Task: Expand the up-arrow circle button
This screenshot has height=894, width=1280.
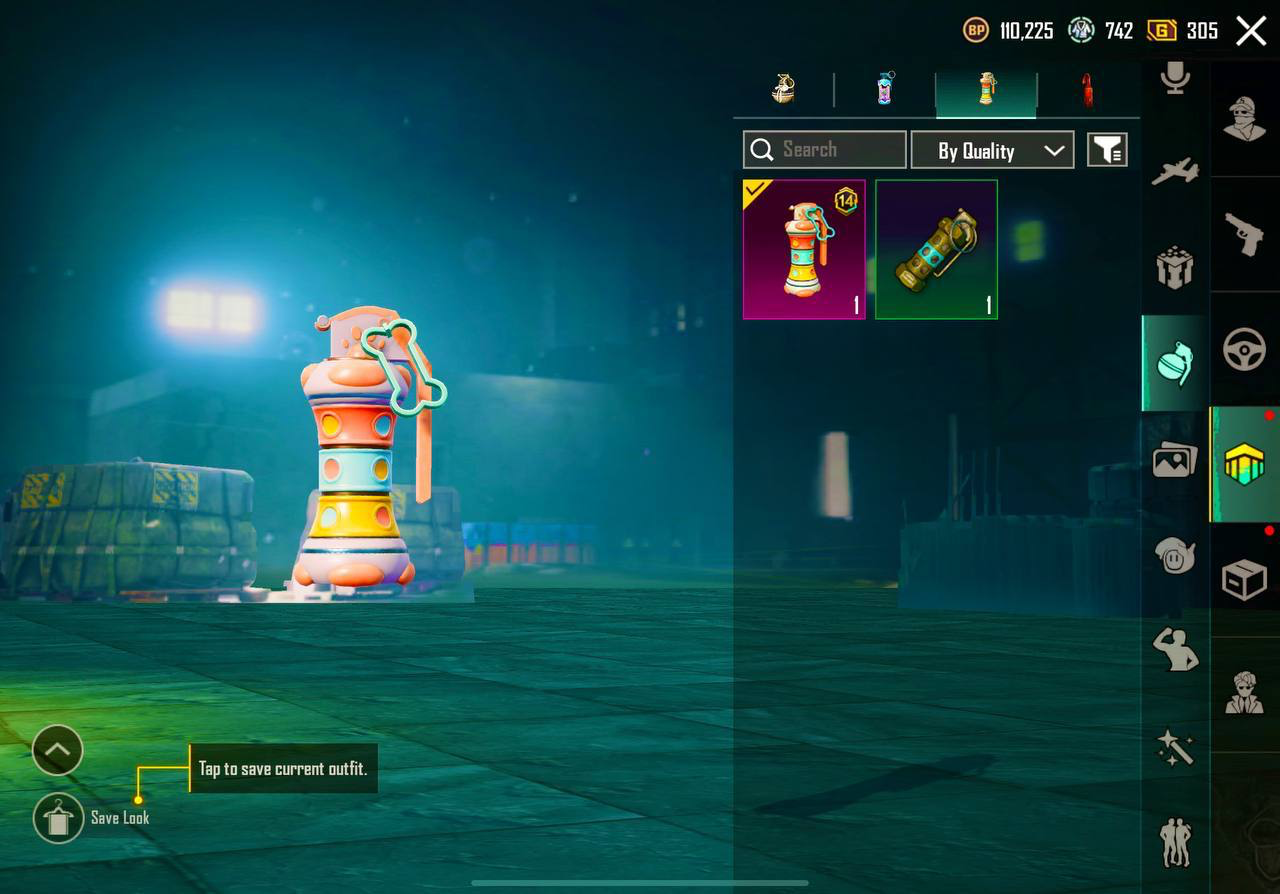Action: click(57, 750)
